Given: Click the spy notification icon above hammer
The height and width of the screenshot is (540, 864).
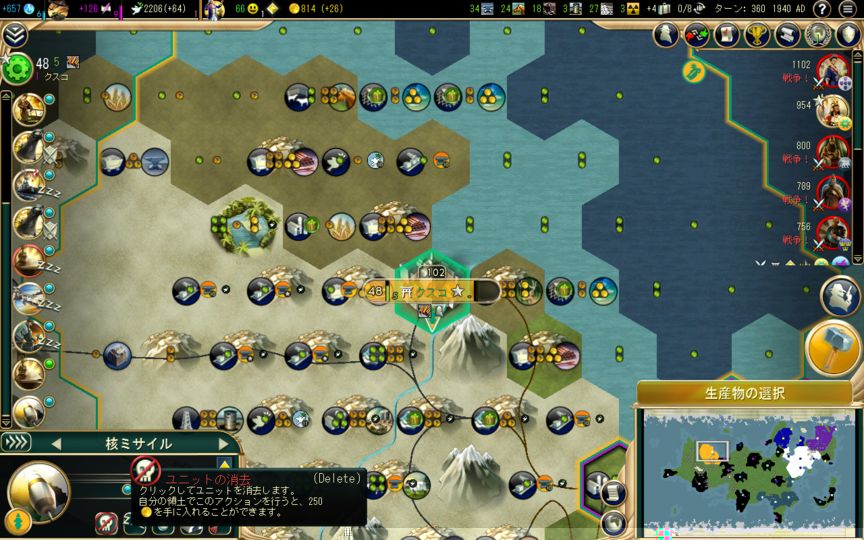Looking at the screenshot, I should pos(840,295).
